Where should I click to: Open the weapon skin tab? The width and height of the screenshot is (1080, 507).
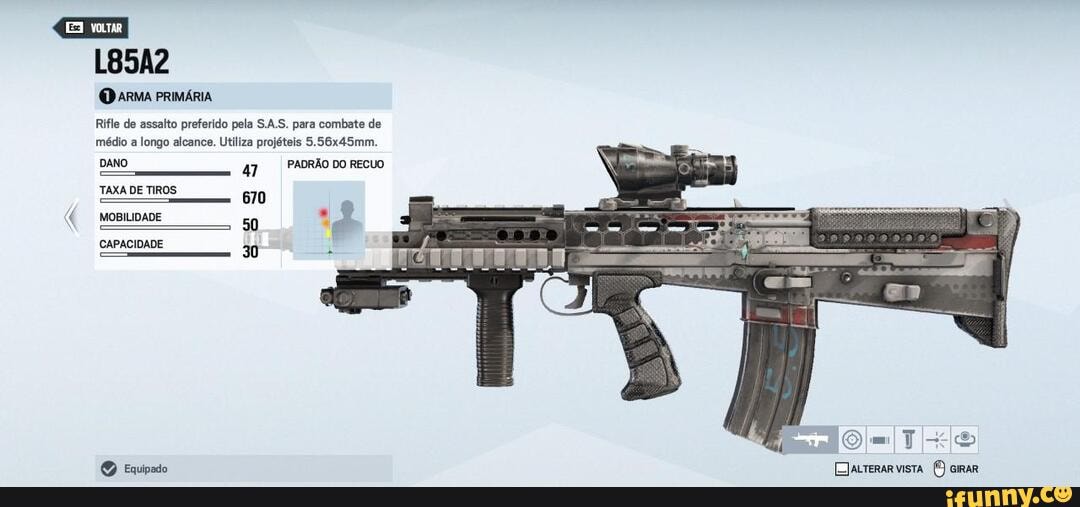pos(965,440)
